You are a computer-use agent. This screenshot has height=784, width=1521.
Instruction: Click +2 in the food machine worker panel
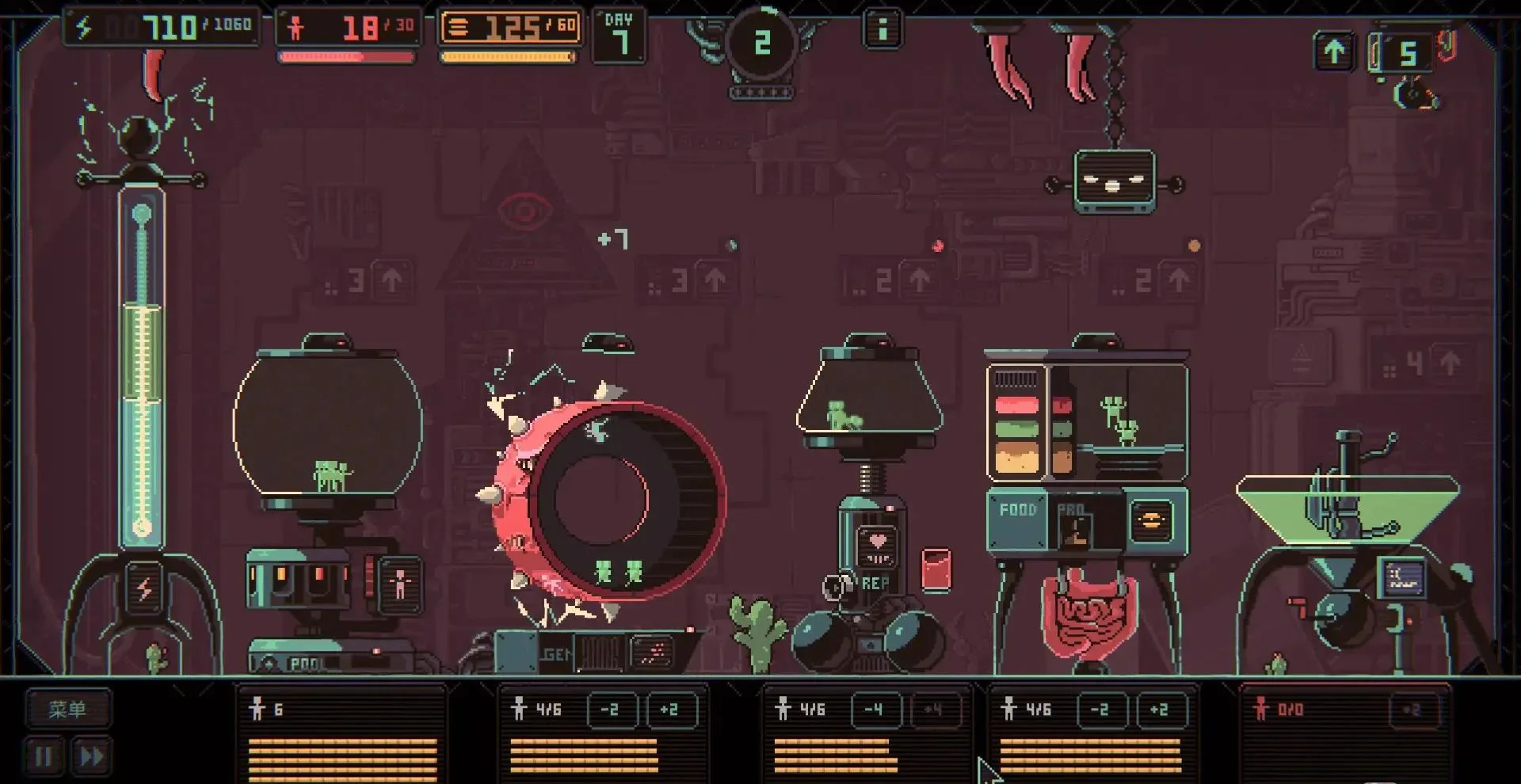(1160, 710)
